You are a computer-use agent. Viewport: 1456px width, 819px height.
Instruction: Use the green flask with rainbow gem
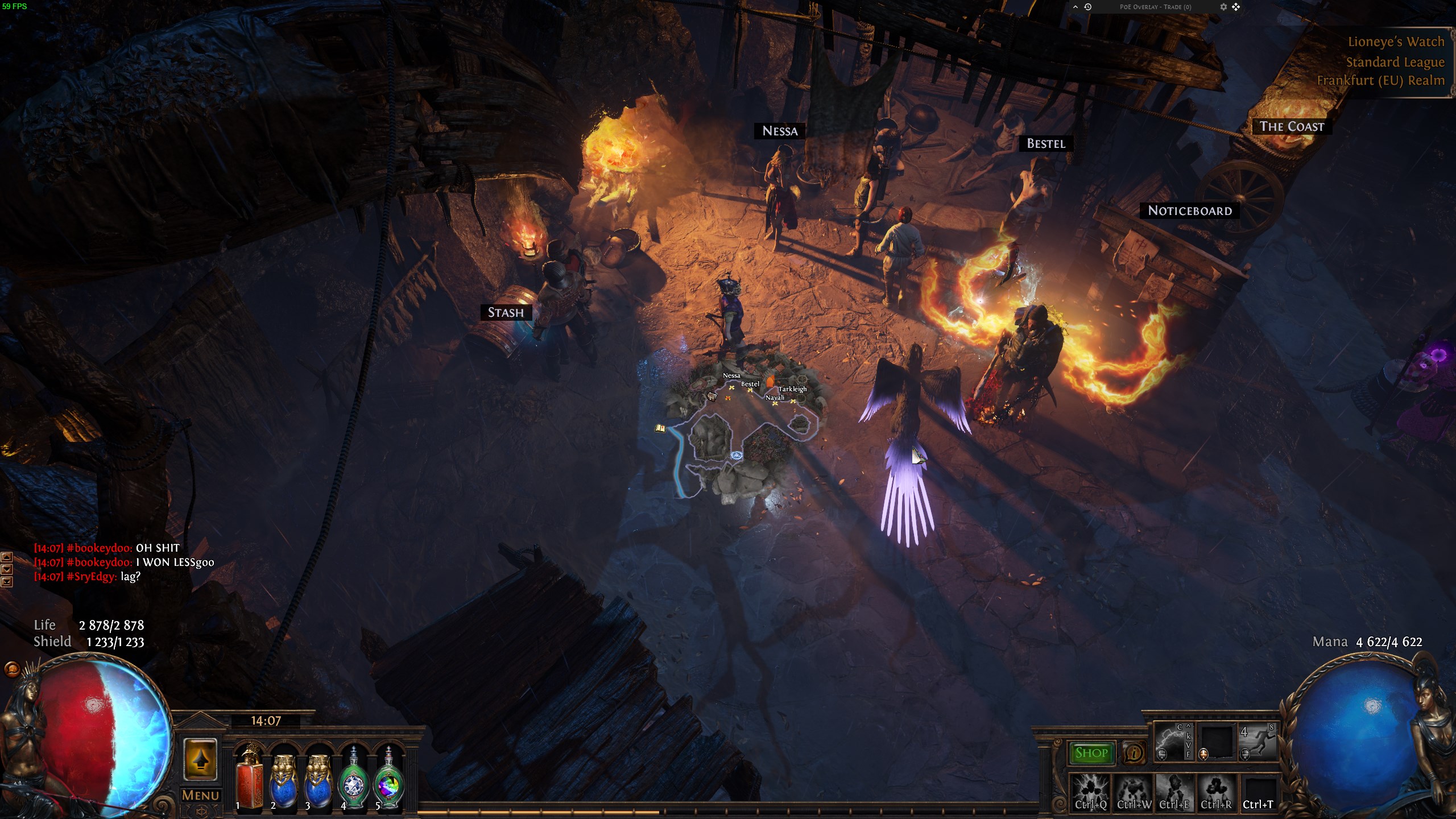coord(388,780)
